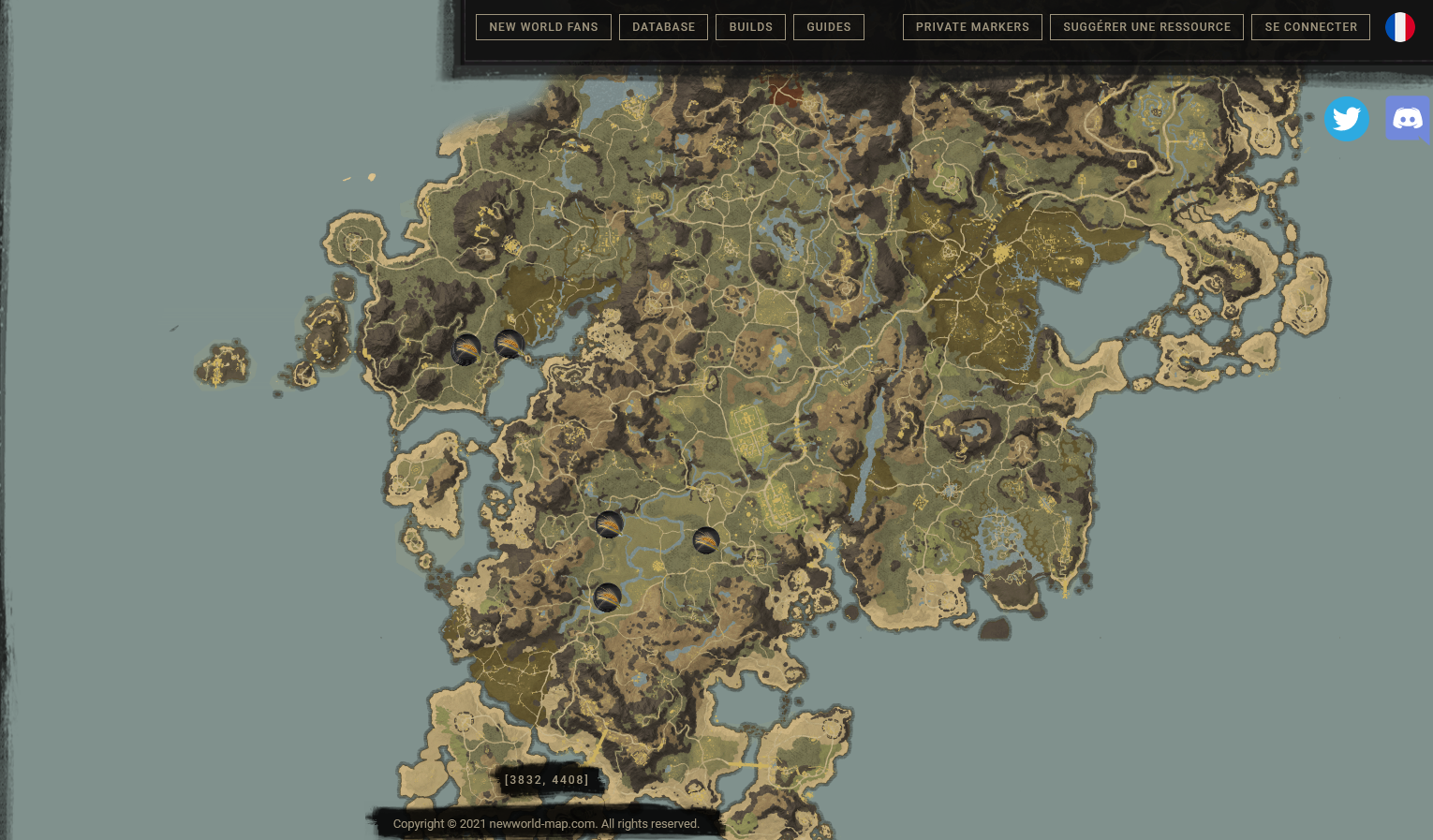
Task: Join the New World Map Discord
Action: 1408,119
